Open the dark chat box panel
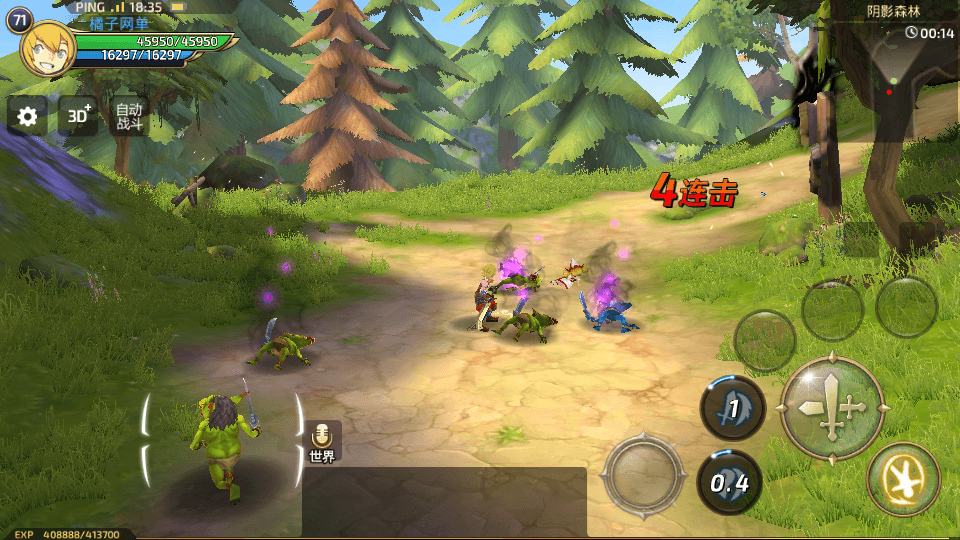The width and height of the screenshot is (960, 540). (444, 502)
